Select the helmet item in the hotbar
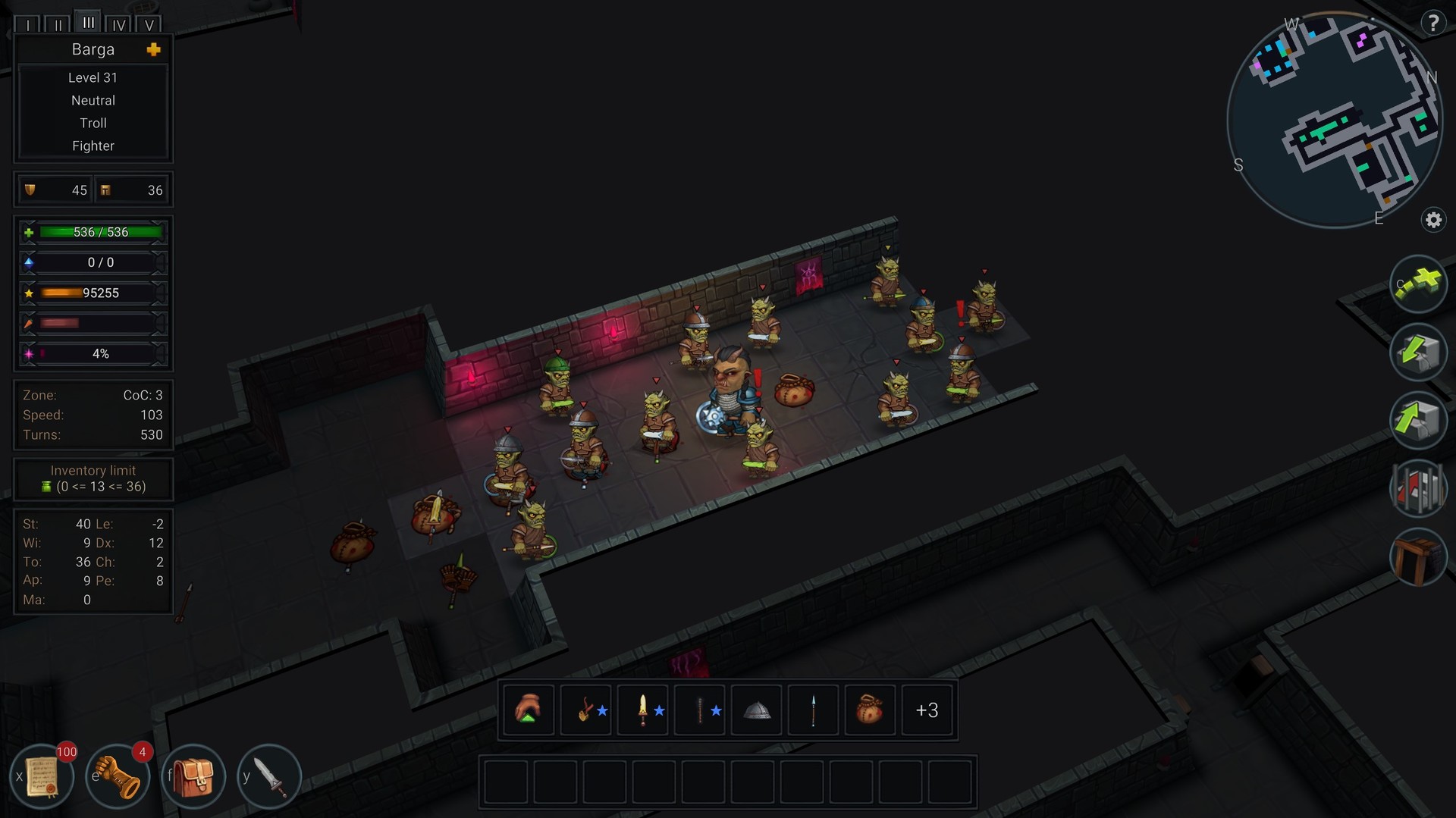Viewport: 1456px width, 818px height. pos(756,710)
